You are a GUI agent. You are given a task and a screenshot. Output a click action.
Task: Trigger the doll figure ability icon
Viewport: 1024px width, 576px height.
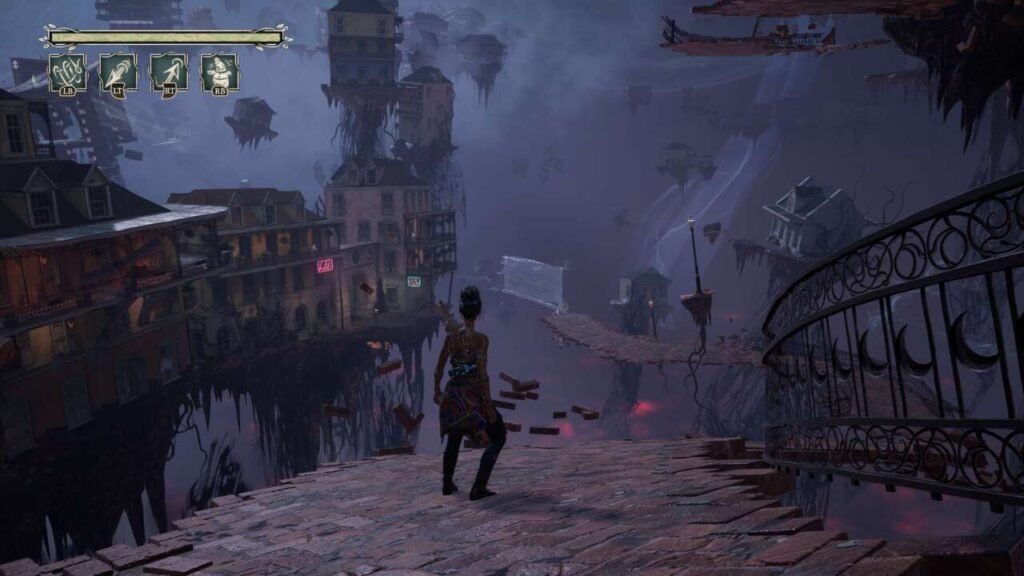(219, 73)
